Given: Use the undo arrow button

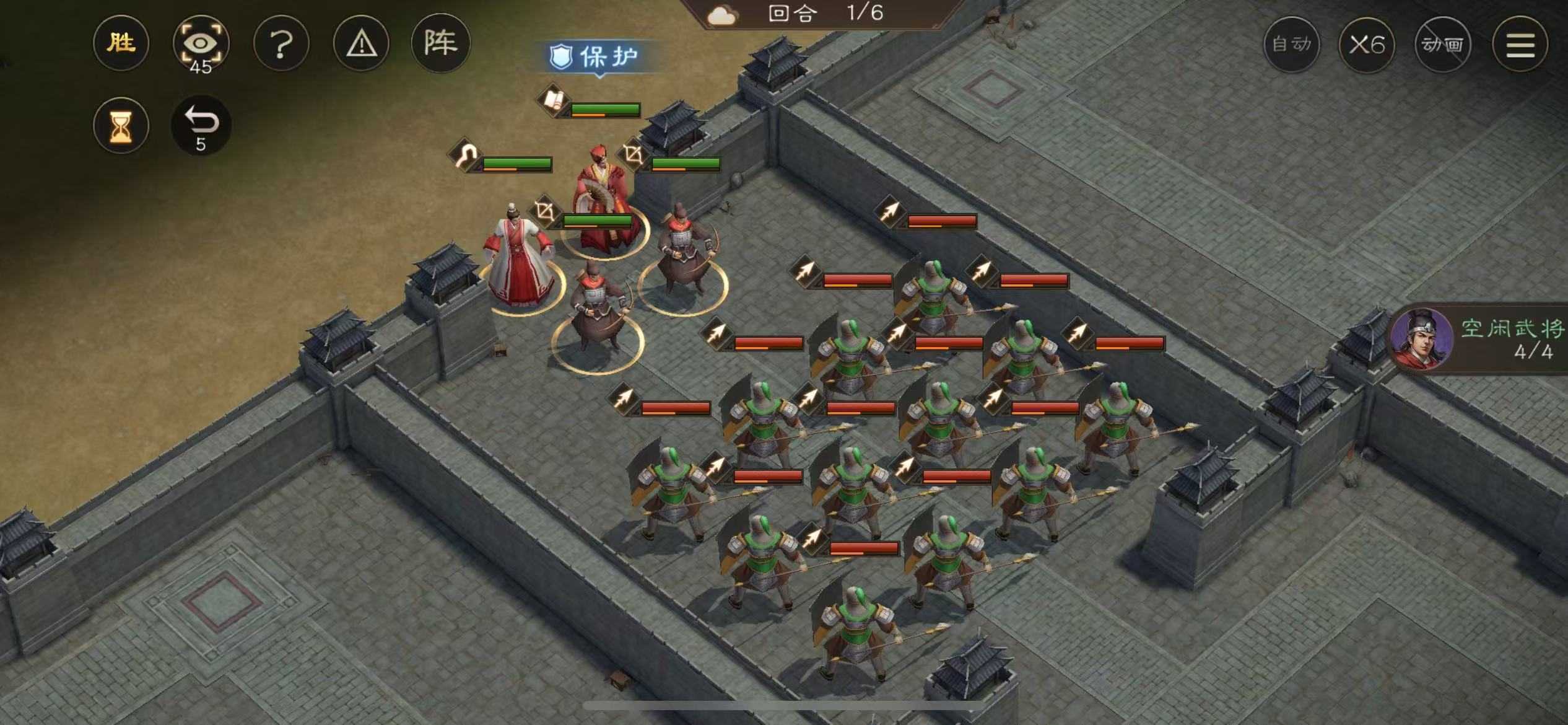Looking at the screenshot, I should click(x=201, y=126).
